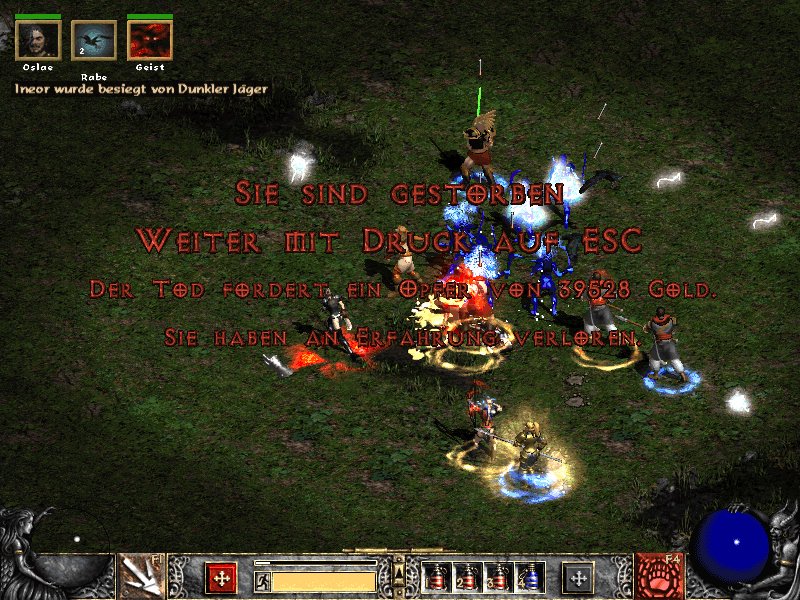Image resolution: width=800 pixels, height=600 pixels.
Task: Click the gray plus skill points button
Action: pos(578,577)
